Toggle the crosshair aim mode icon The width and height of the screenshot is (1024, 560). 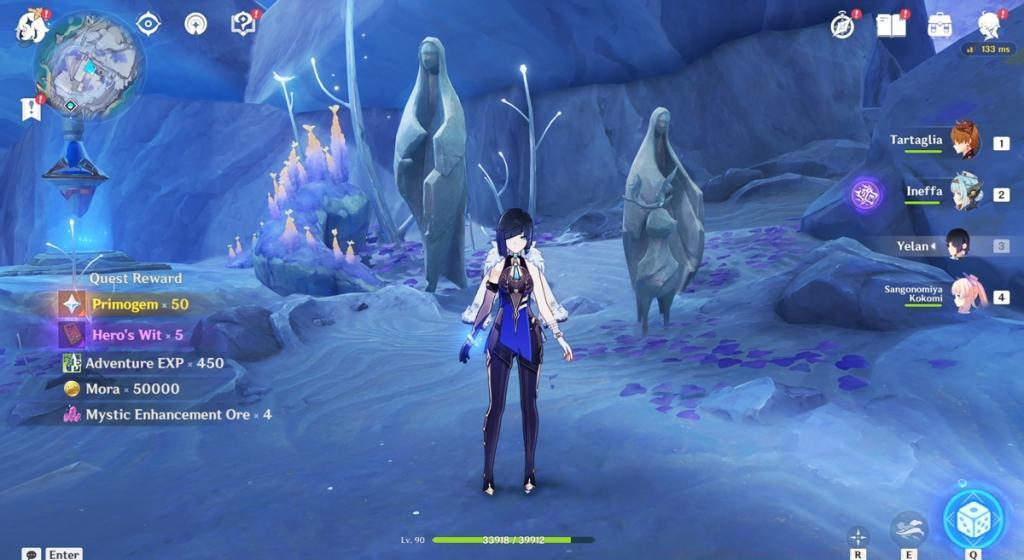858,536
